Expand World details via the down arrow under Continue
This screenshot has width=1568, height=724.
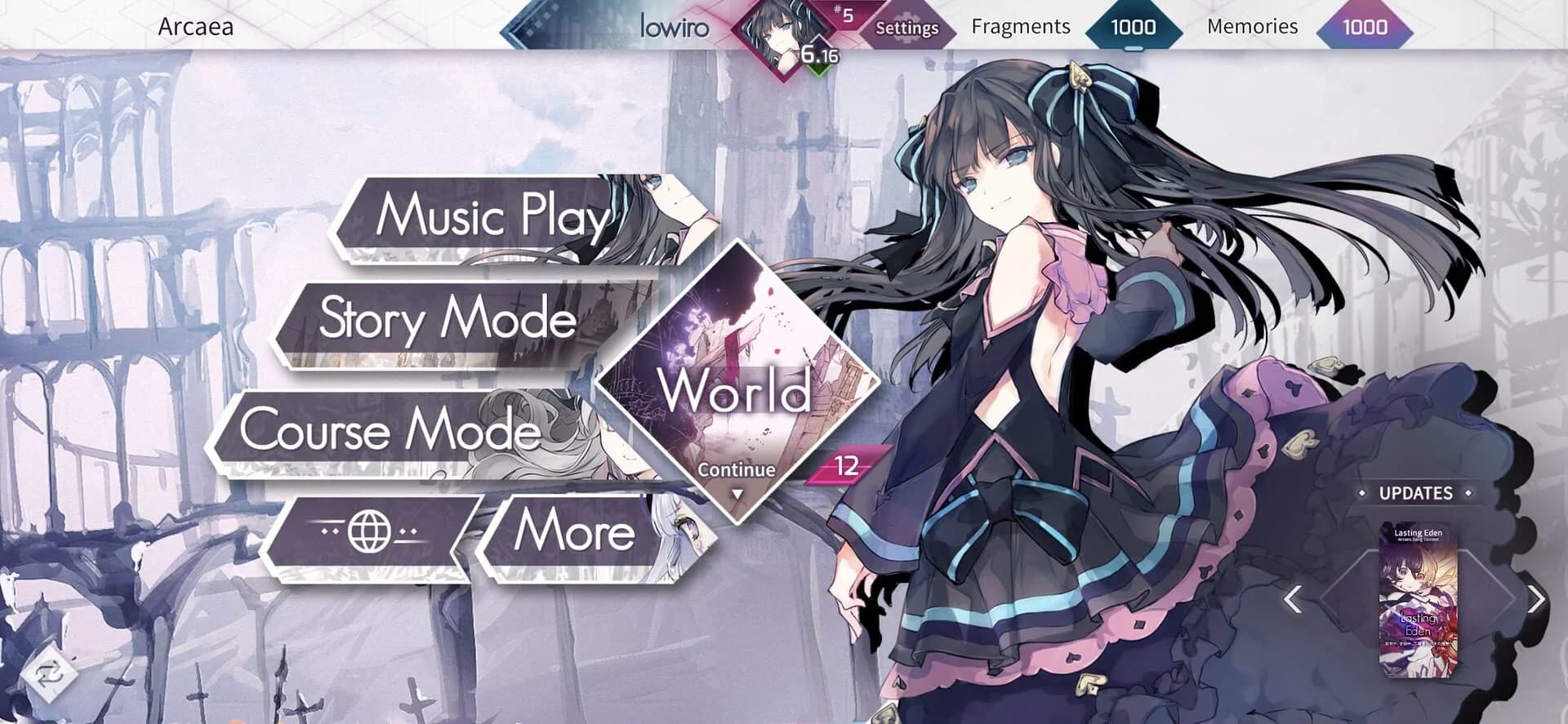pyautogui.click(x=737, y=491)
